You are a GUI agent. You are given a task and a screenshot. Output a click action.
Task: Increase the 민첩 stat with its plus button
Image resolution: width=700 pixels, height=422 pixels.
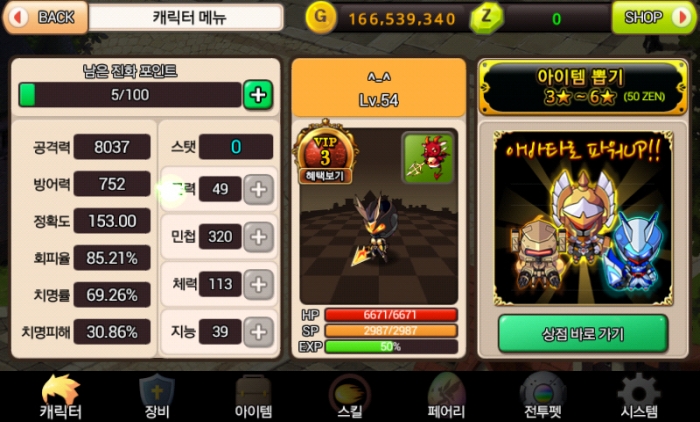click(x=258, y=237)
